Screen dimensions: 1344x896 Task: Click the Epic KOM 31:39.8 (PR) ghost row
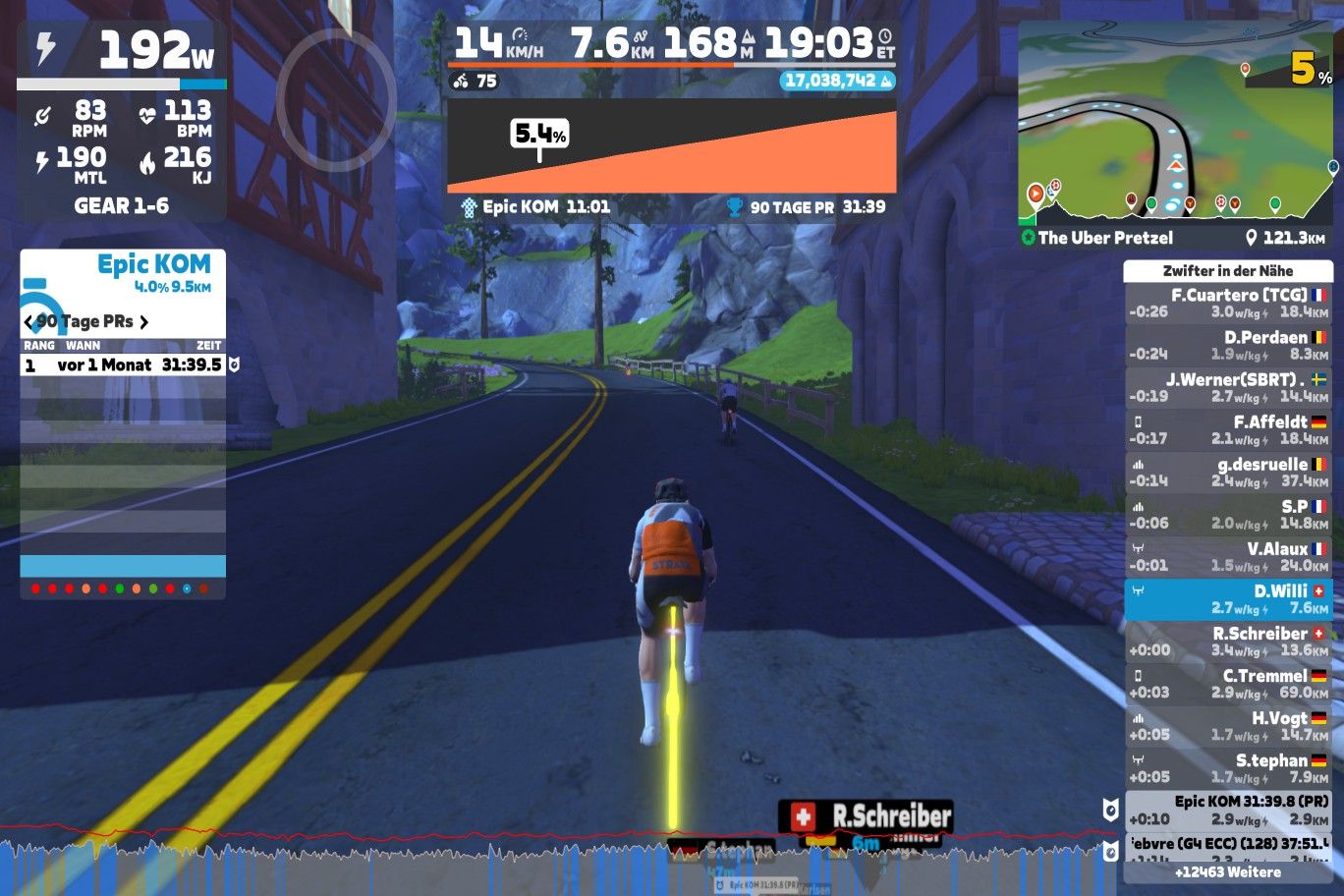tap(1228, 810)
